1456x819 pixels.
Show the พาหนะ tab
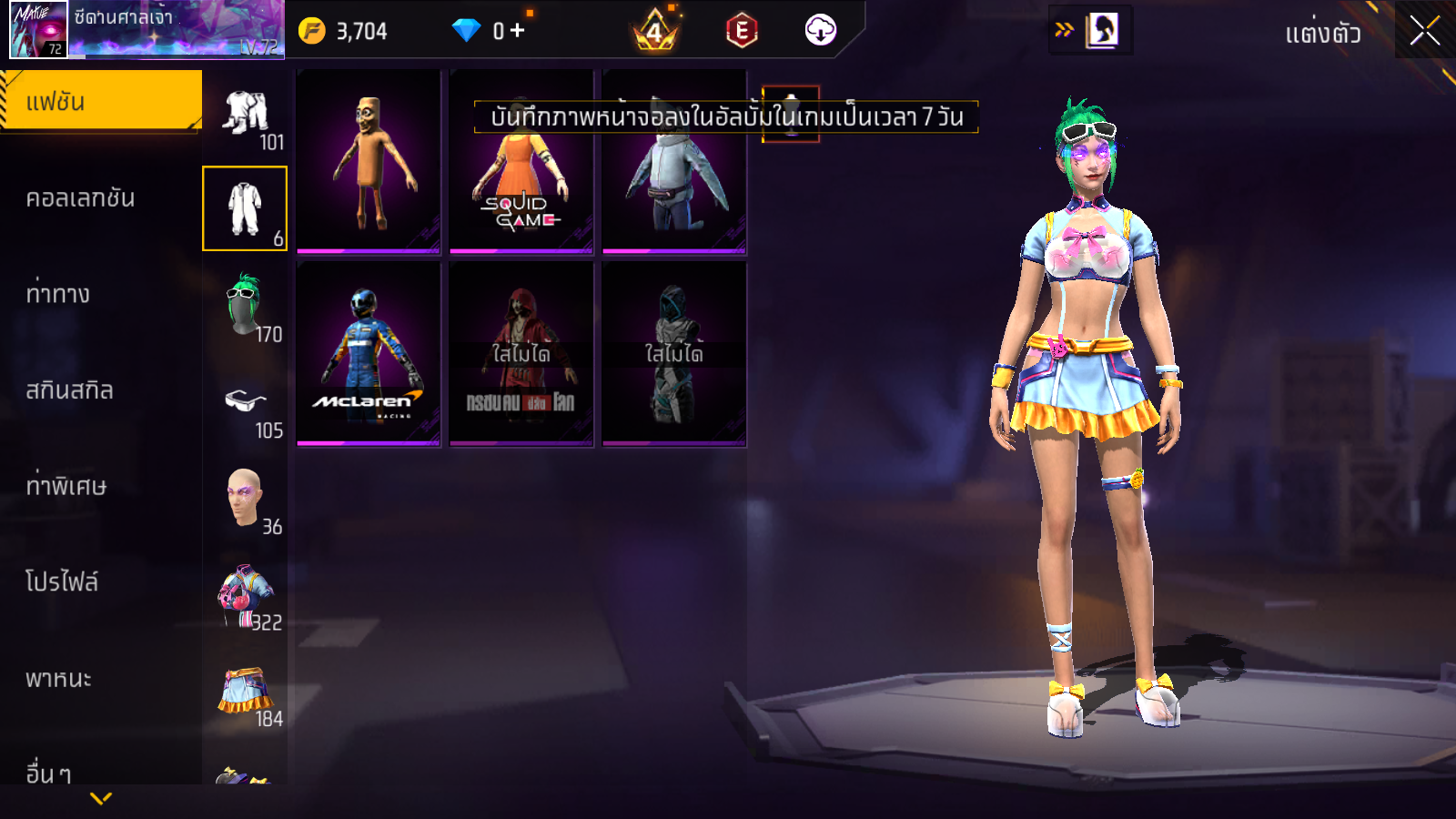[58, 679]
